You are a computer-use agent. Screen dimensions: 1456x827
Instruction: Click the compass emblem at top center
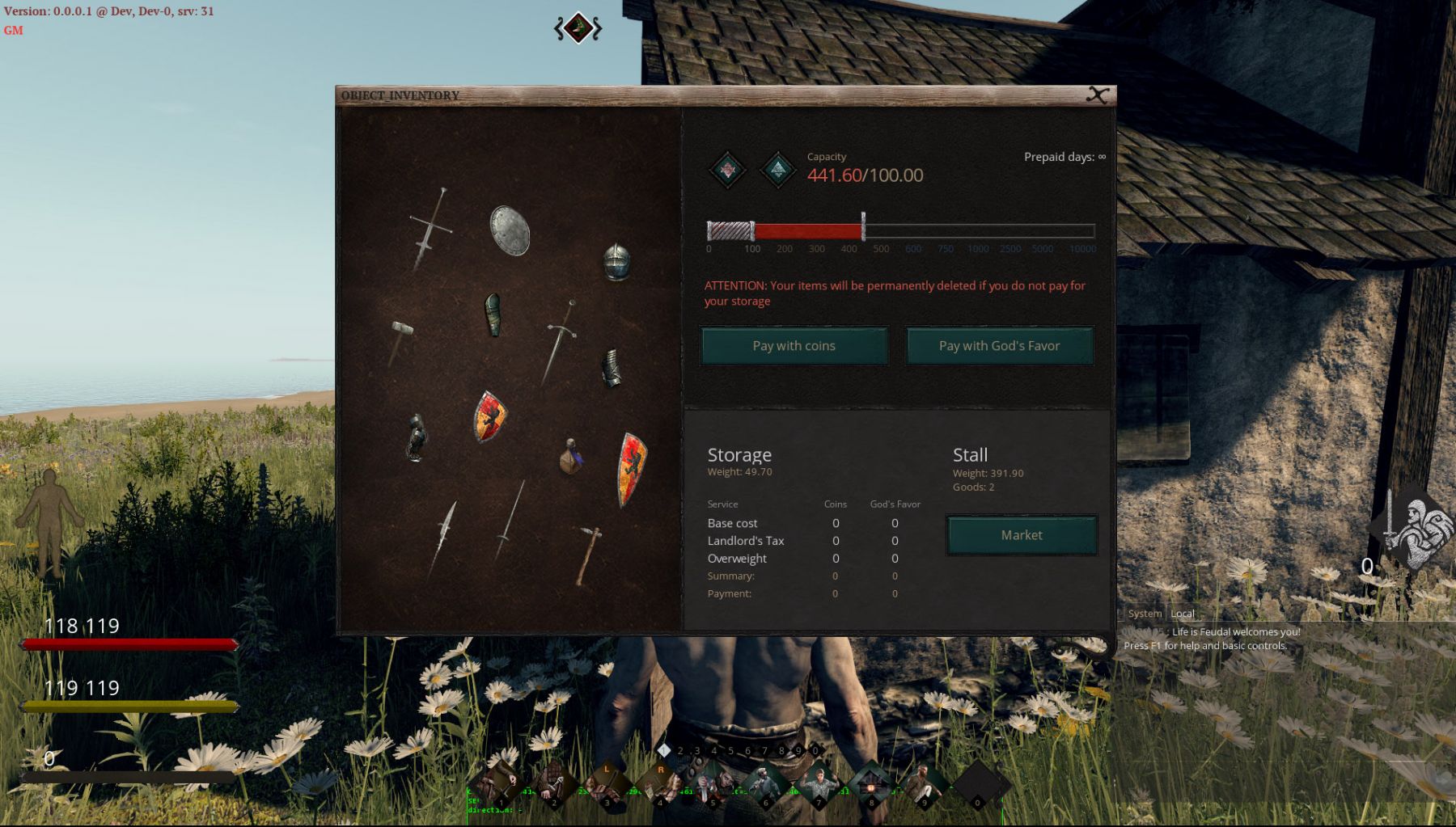(x=578, y=28)
